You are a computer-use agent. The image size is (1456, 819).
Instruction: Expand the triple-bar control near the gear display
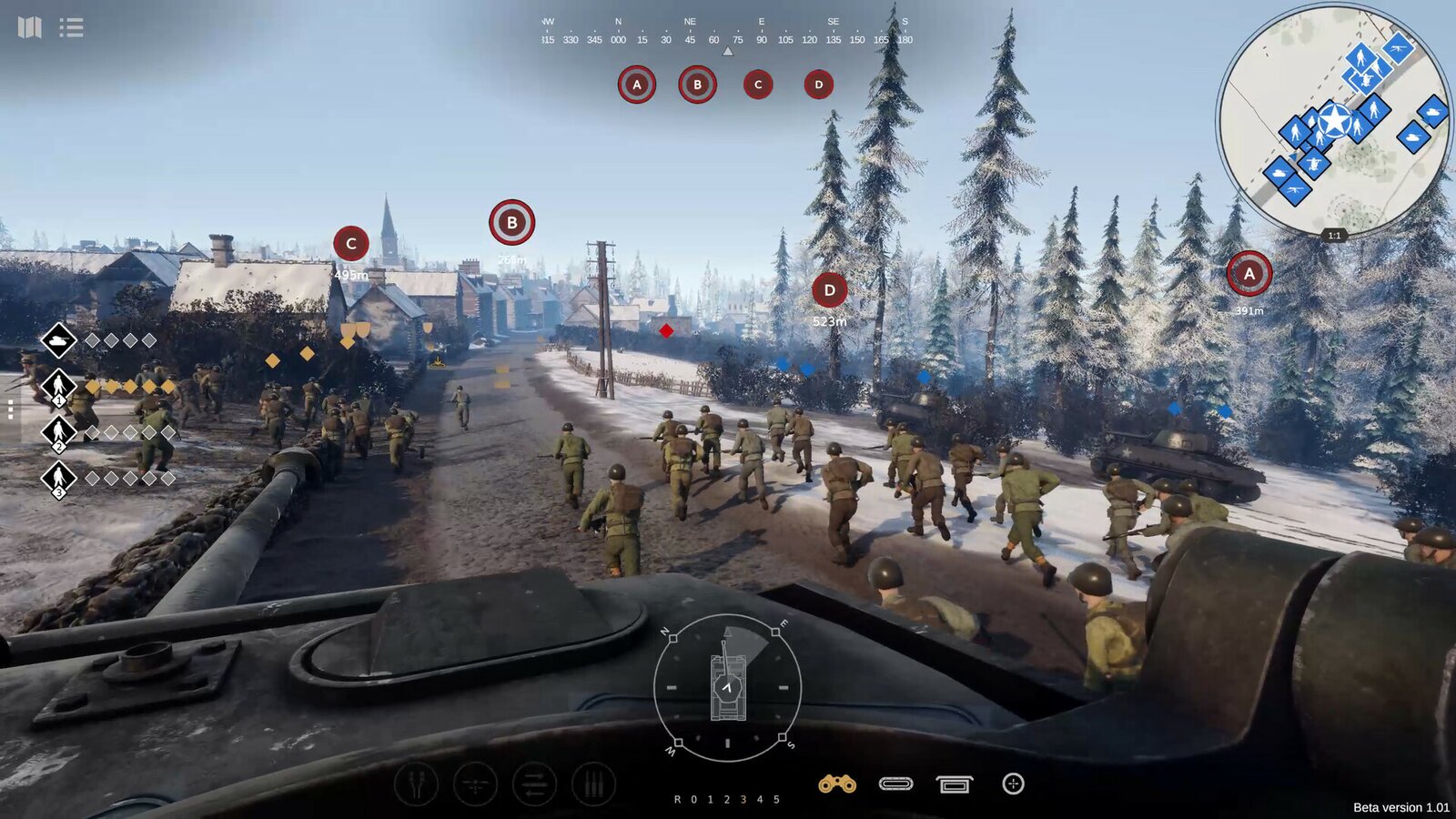[594, 783]
